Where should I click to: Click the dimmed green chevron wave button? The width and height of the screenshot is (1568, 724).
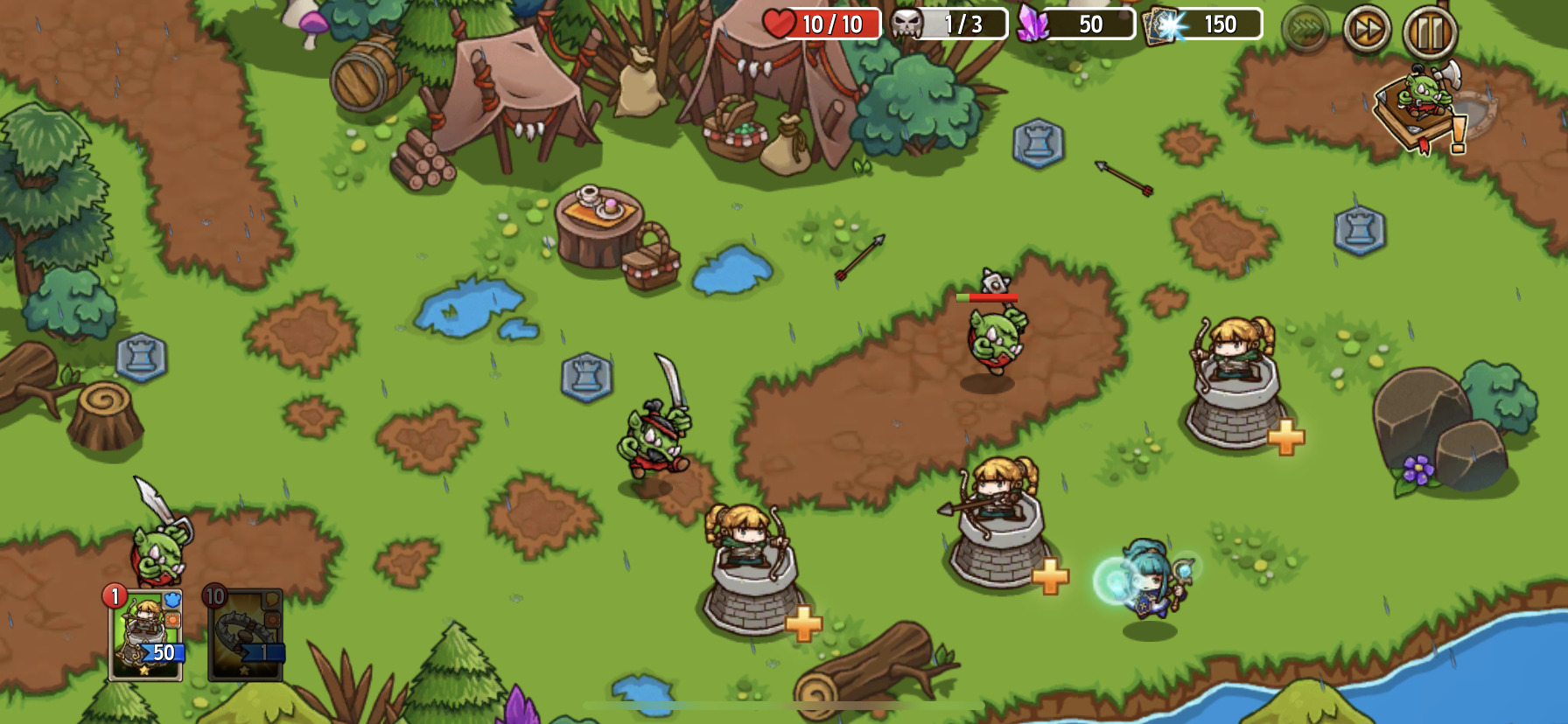pyautogui.click(x=1305, y=30)
